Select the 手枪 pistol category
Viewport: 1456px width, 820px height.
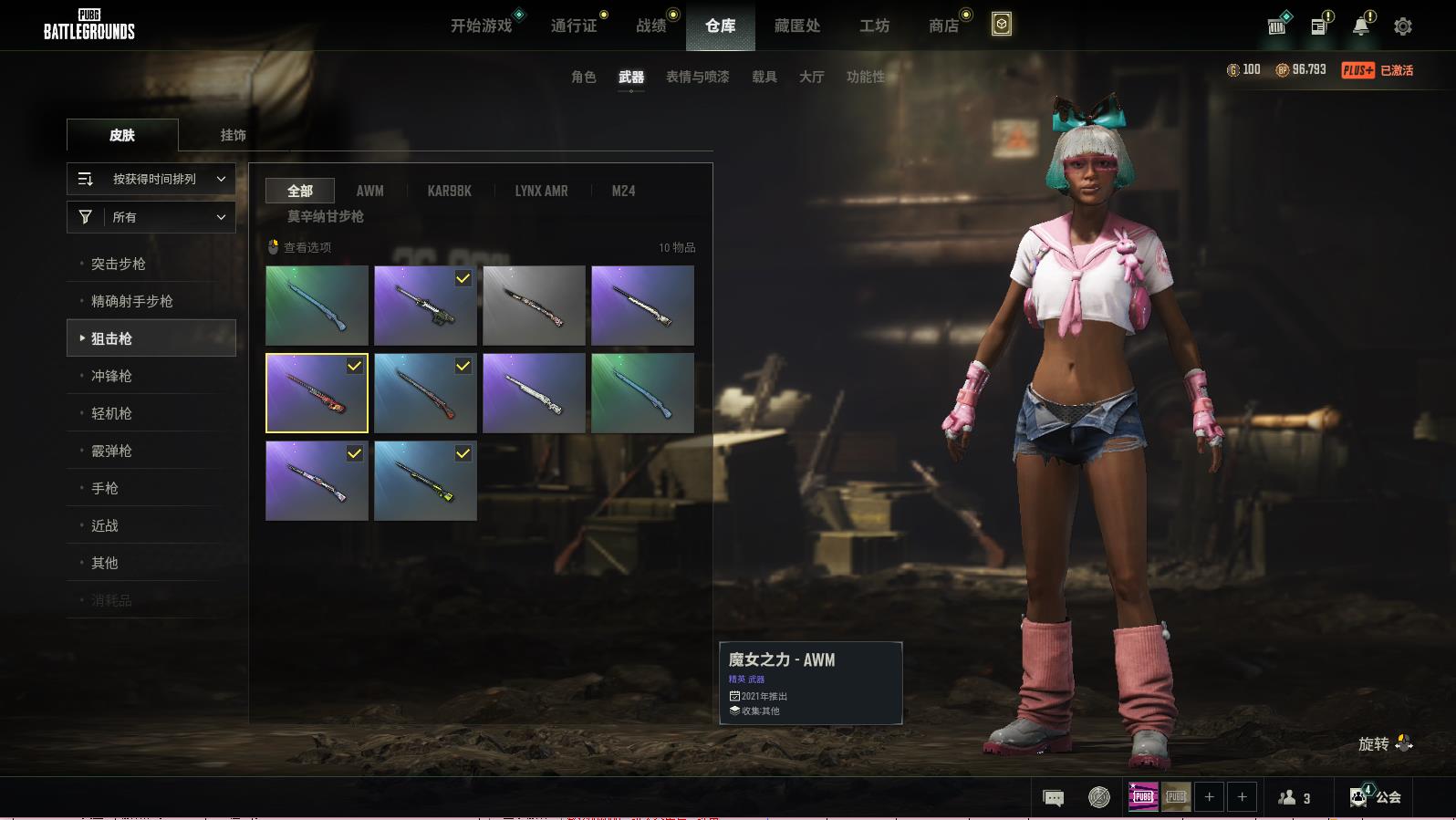105,488
